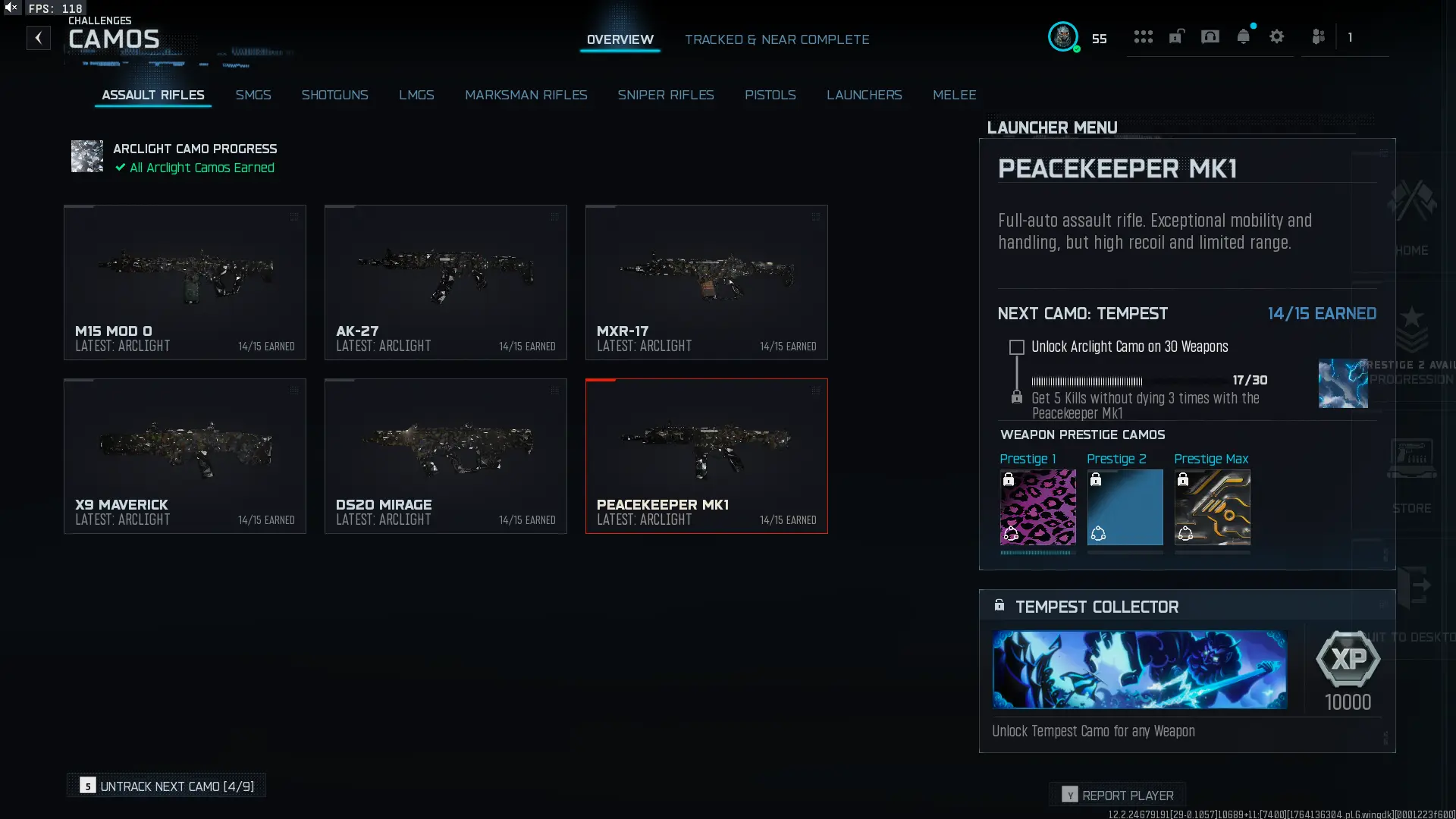
Task: Select the Peacekeeper MK1 weapon card
Action: point(706,455)
